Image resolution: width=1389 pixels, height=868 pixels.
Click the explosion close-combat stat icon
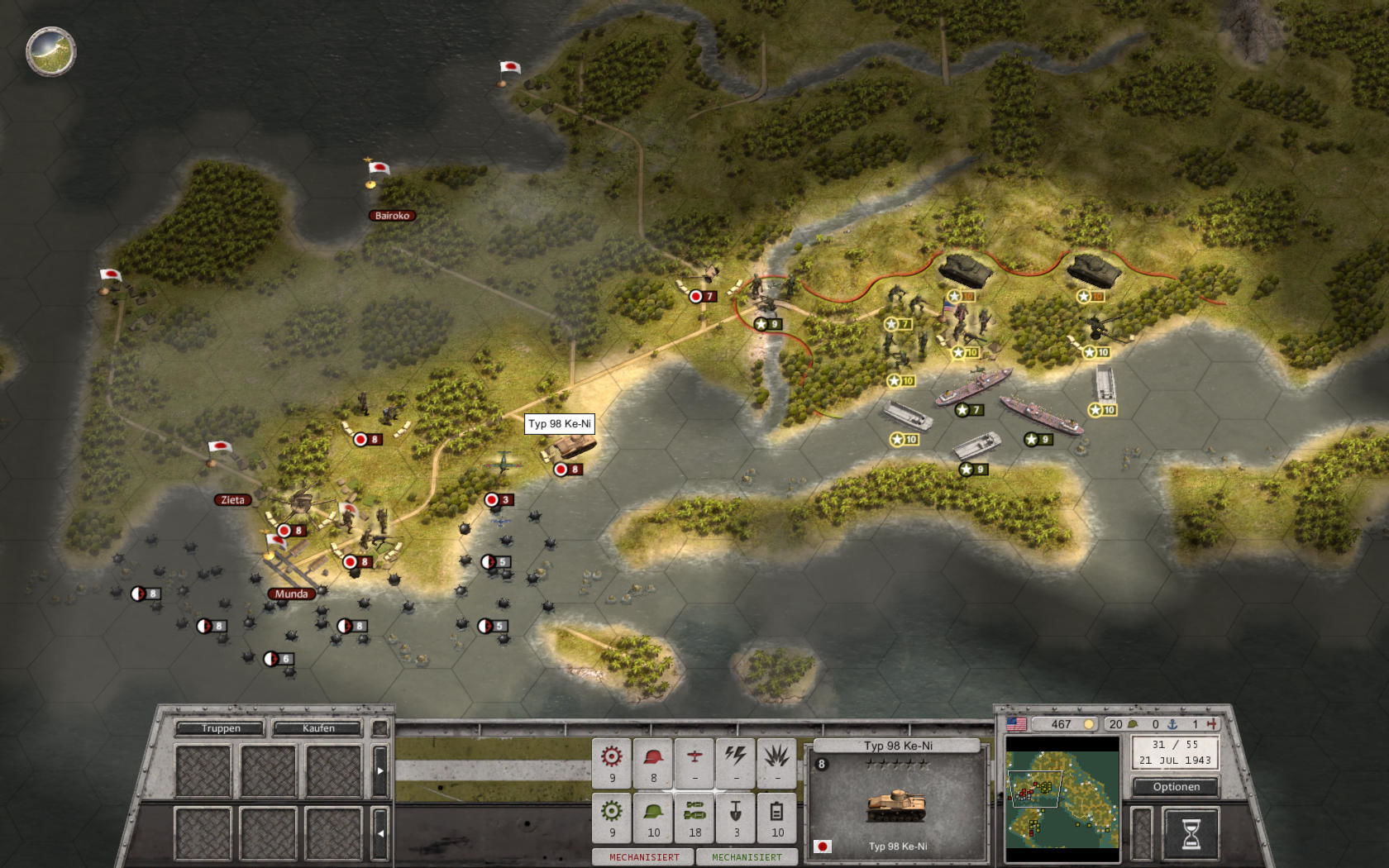[x=775, y=757]
